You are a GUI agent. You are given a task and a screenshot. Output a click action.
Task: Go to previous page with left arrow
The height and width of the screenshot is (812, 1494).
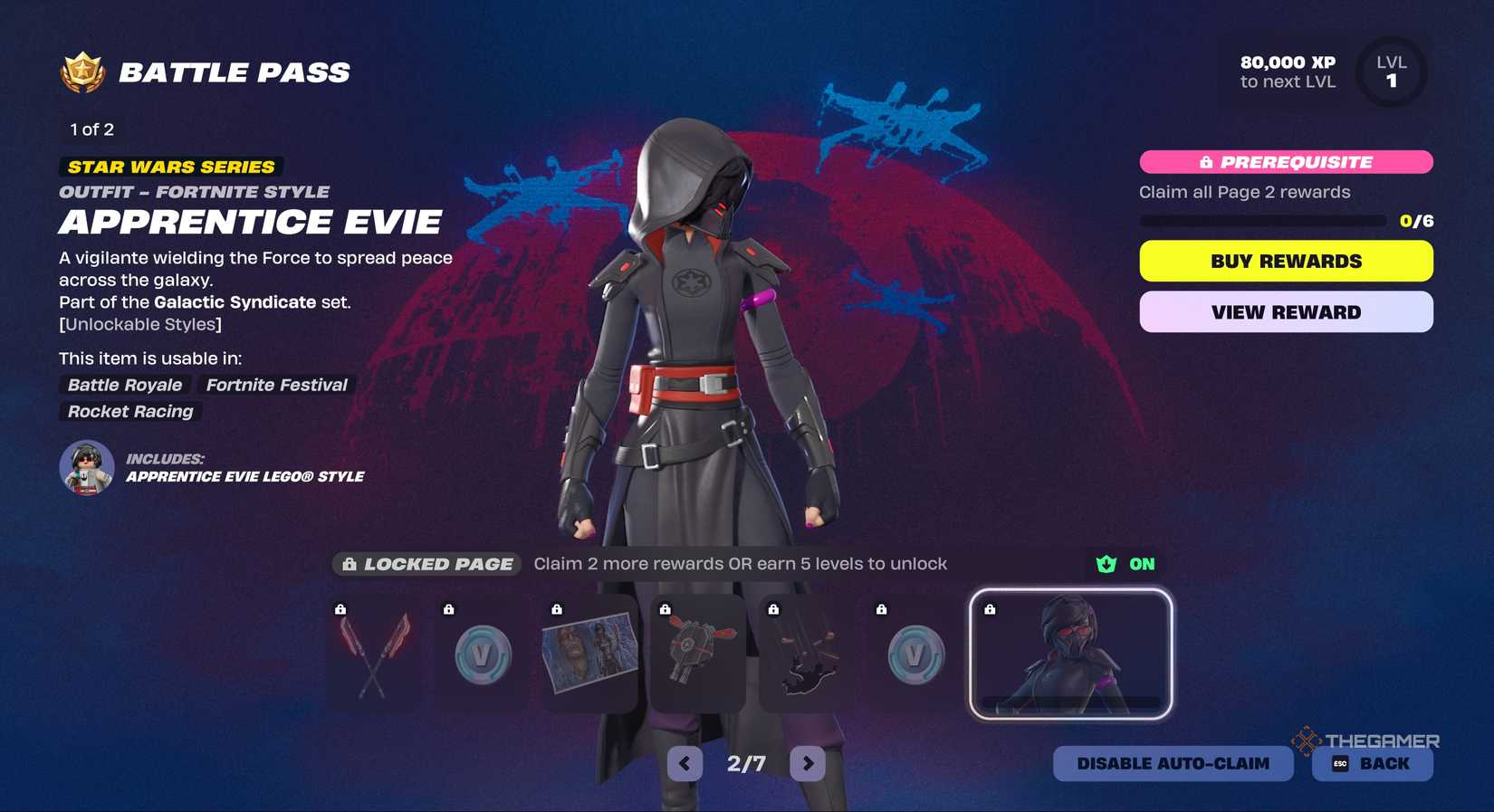tap(685, 763)
